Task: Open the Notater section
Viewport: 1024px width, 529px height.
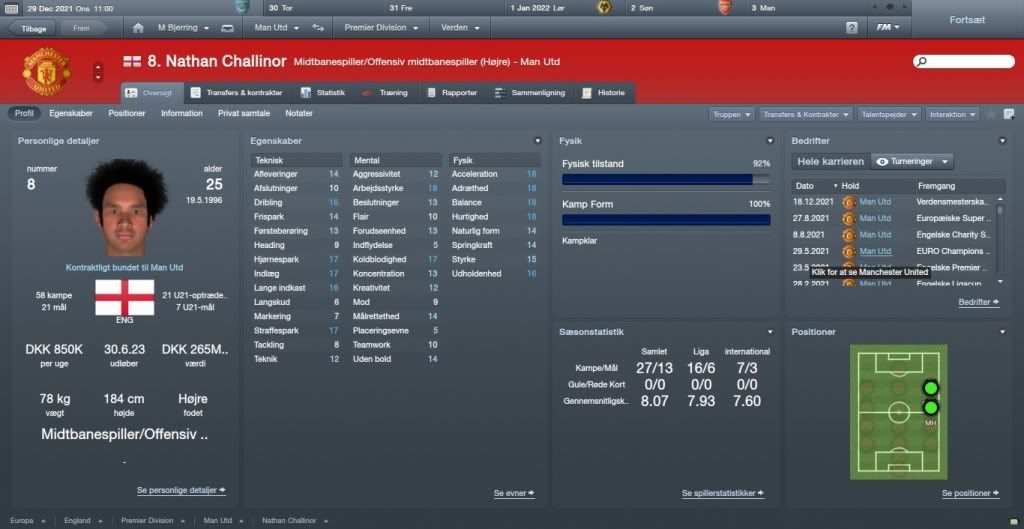Action: pos(299,113)
